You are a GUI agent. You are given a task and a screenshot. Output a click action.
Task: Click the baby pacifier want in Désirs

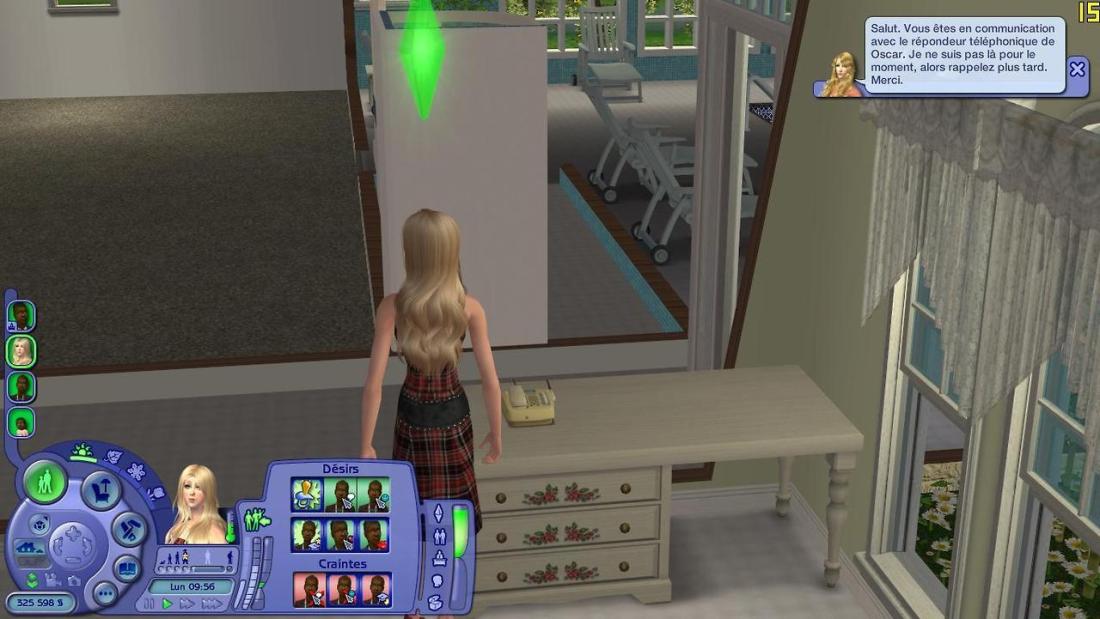[306, 494]
